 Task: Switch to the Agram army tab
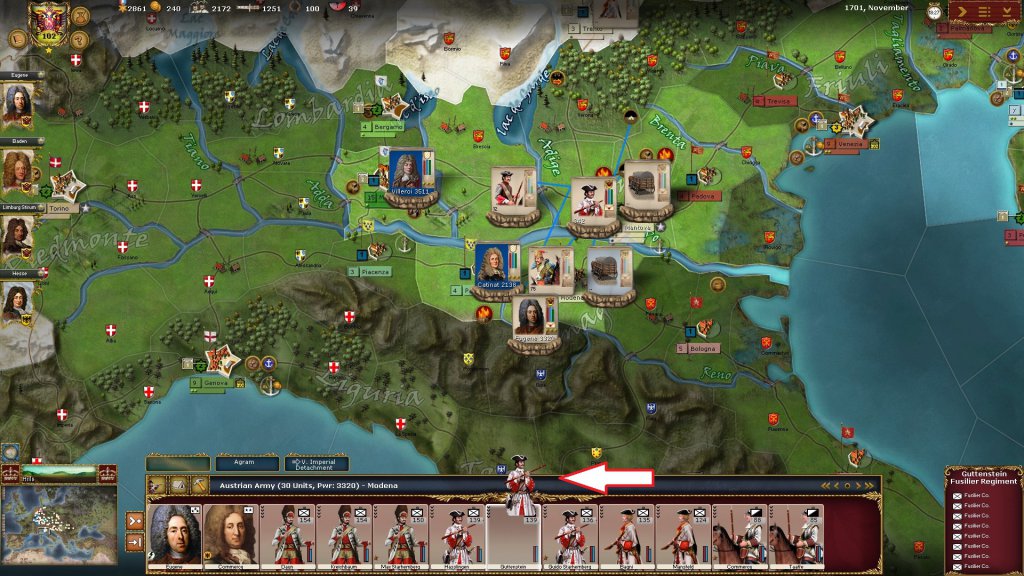(248, 463)
